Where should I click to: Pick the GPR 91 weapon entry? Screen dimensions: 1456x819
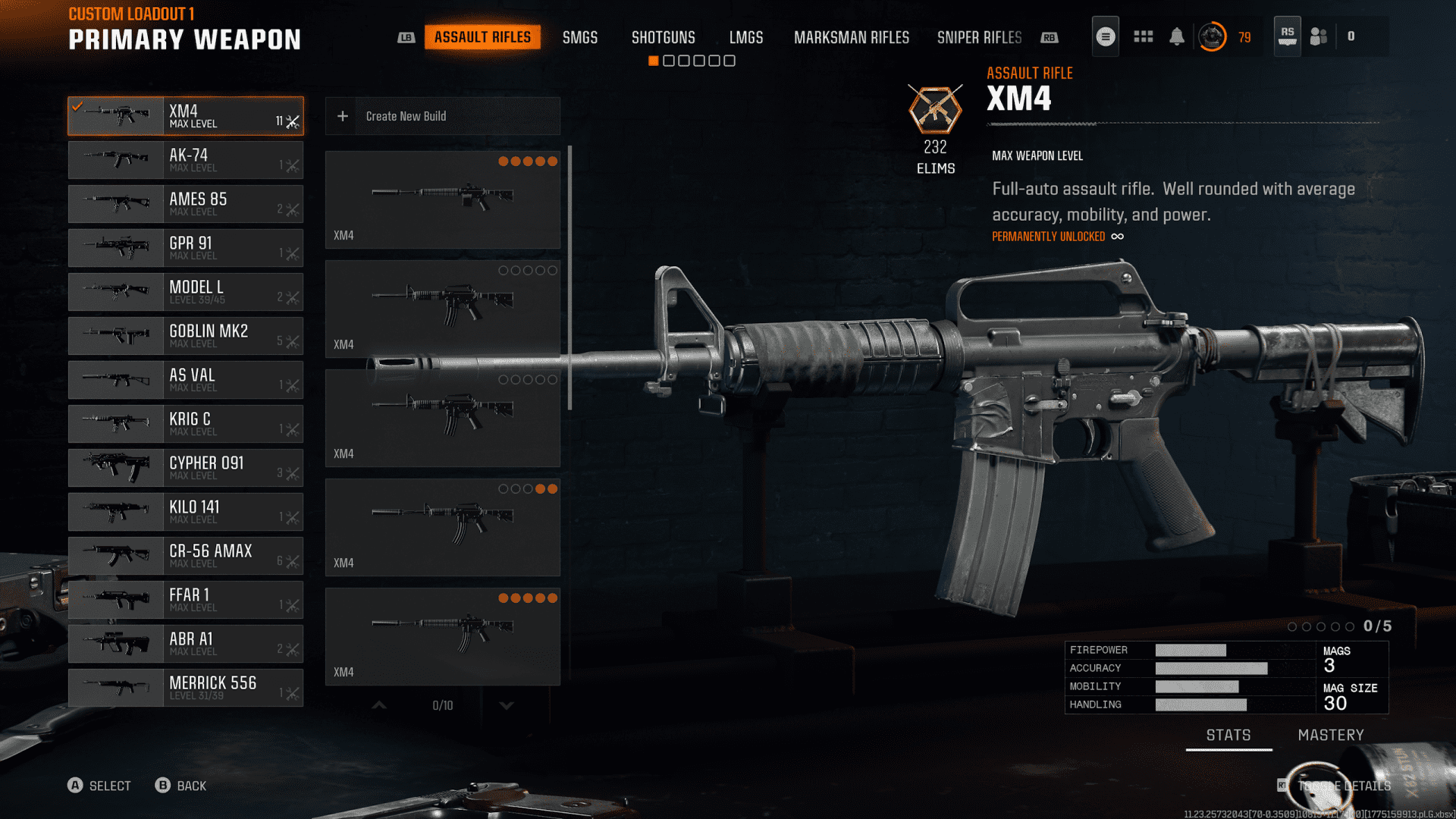click(x=186, y=248)
